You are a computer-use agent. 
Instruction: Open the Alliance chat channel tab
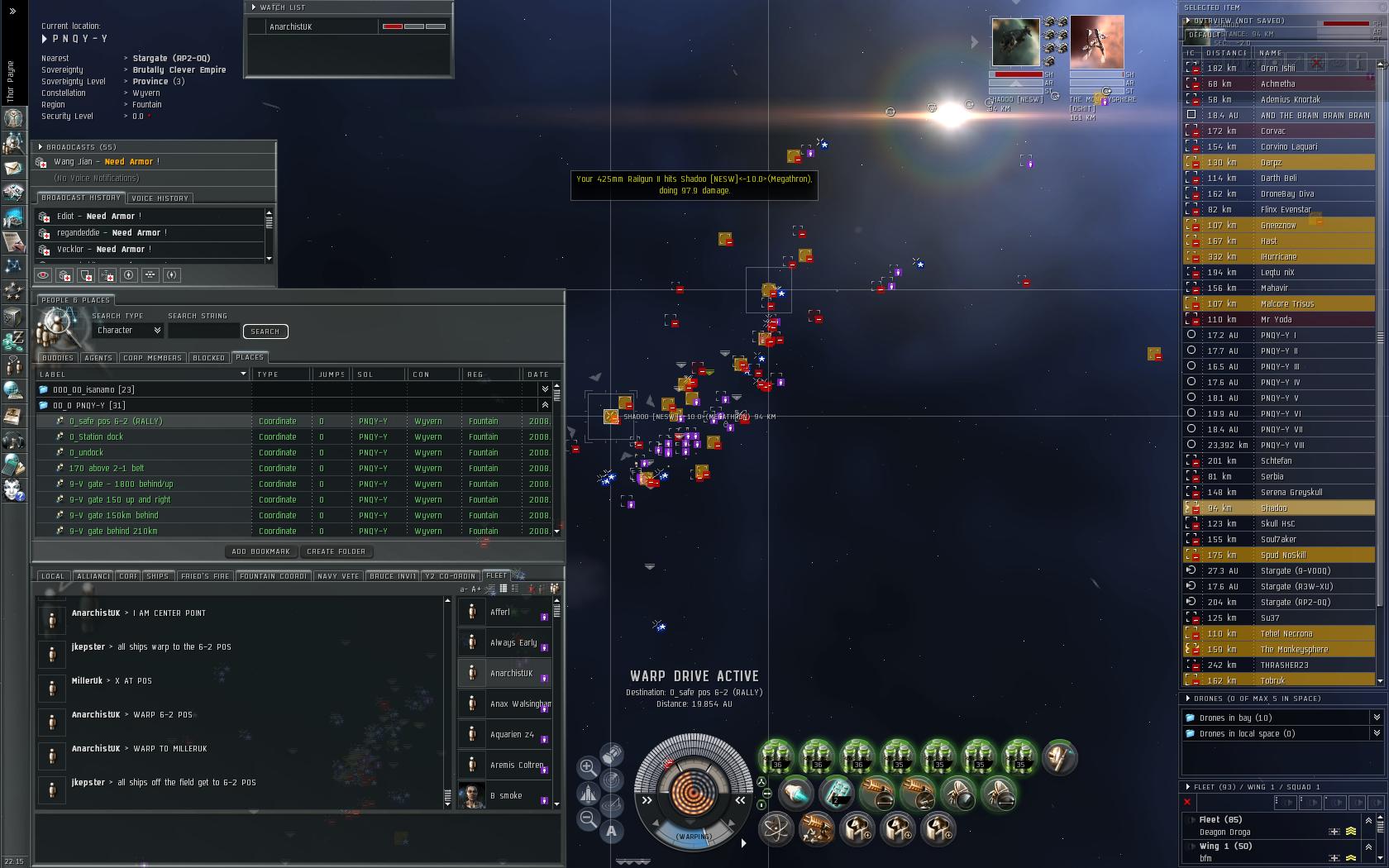(93, 576)
